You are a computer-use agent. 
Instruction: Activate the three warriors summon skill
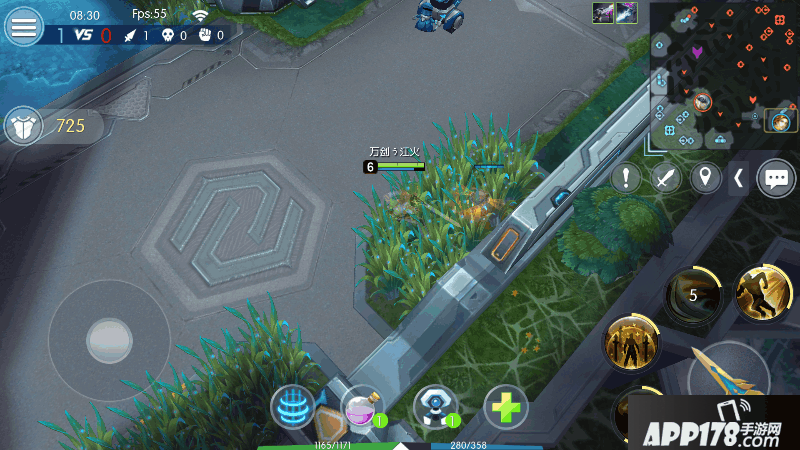631,345
